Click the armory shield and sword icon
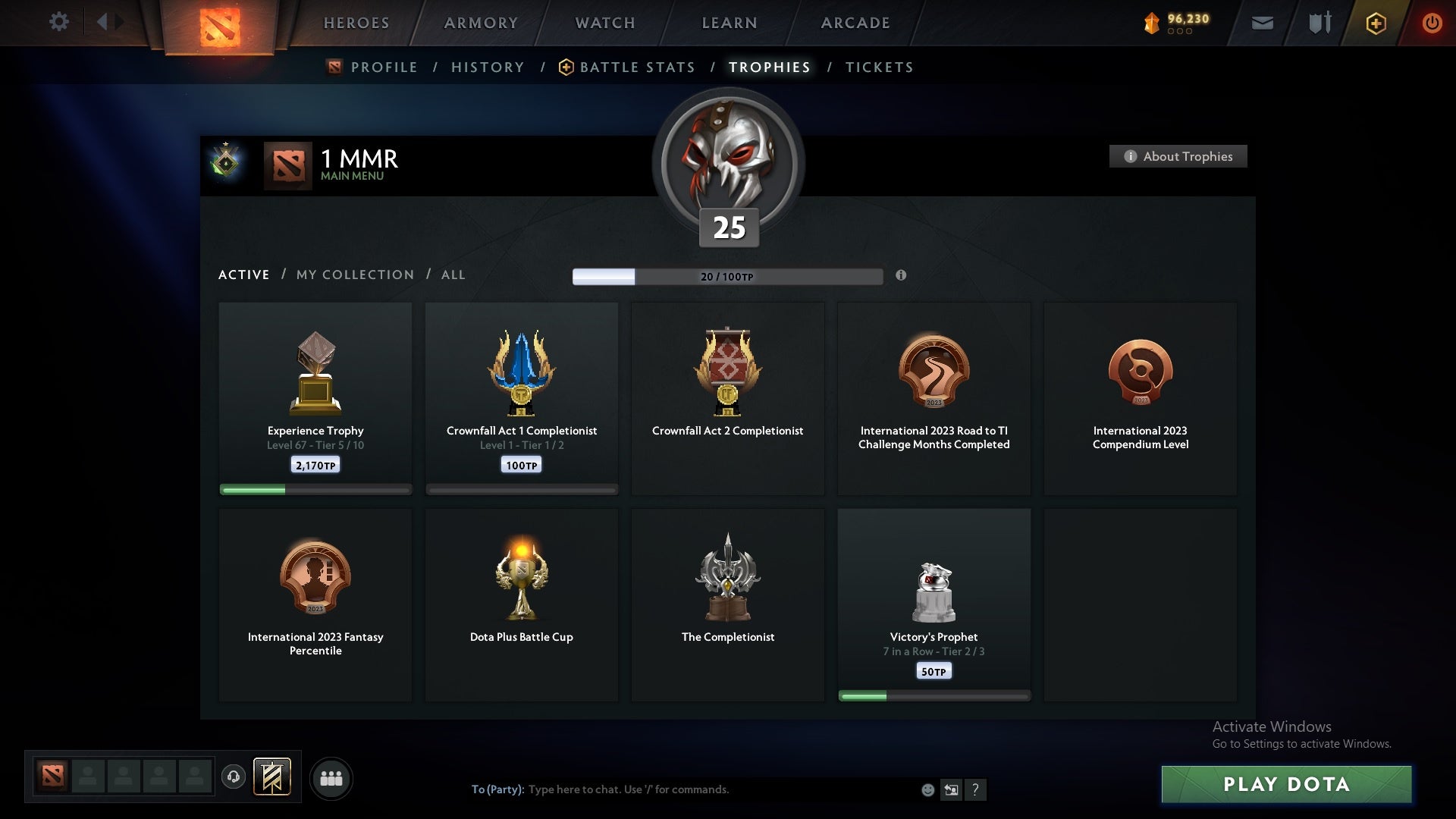This screenshot has width=1456, height=819. (1319, 23)
